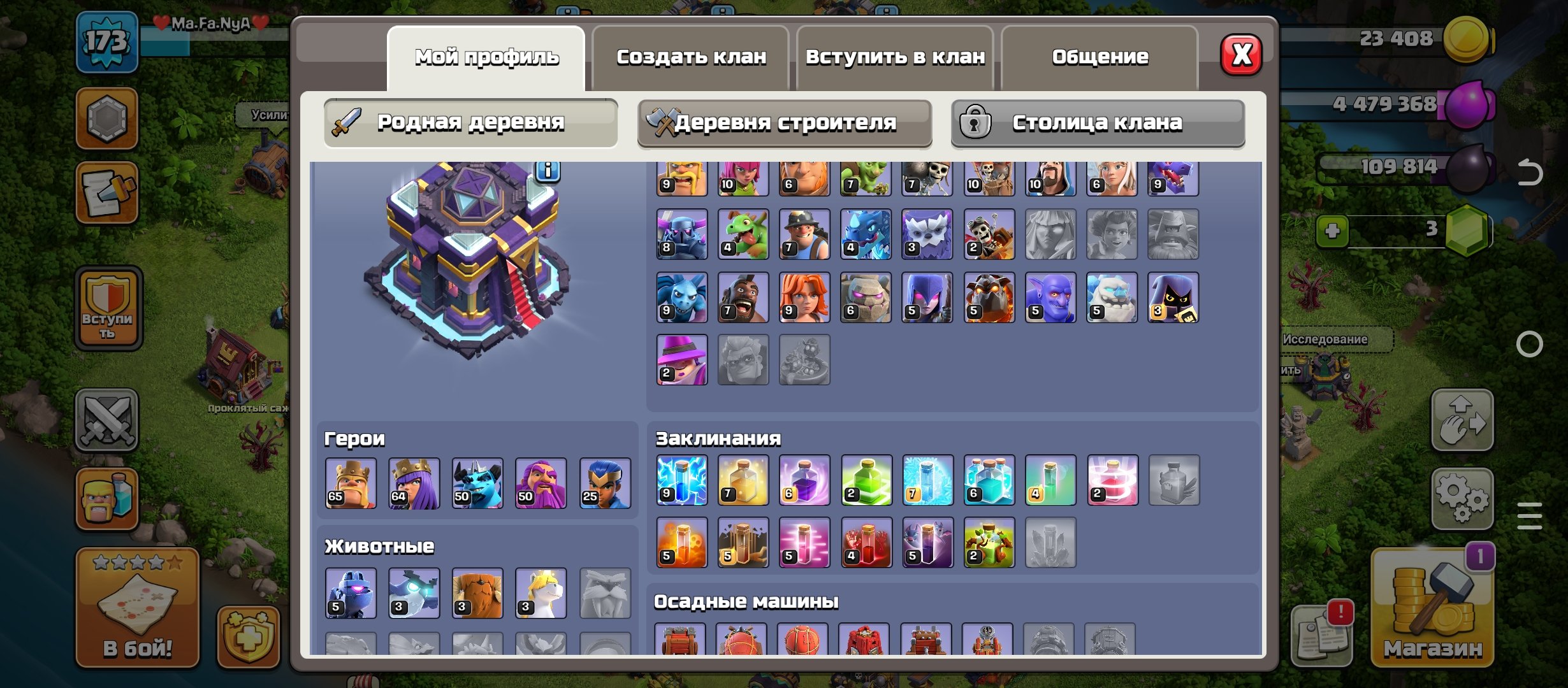The height and width of the screenshot is (688, 1568).
Task: Switch to the Создать клан tab
Action: [692, 57]
